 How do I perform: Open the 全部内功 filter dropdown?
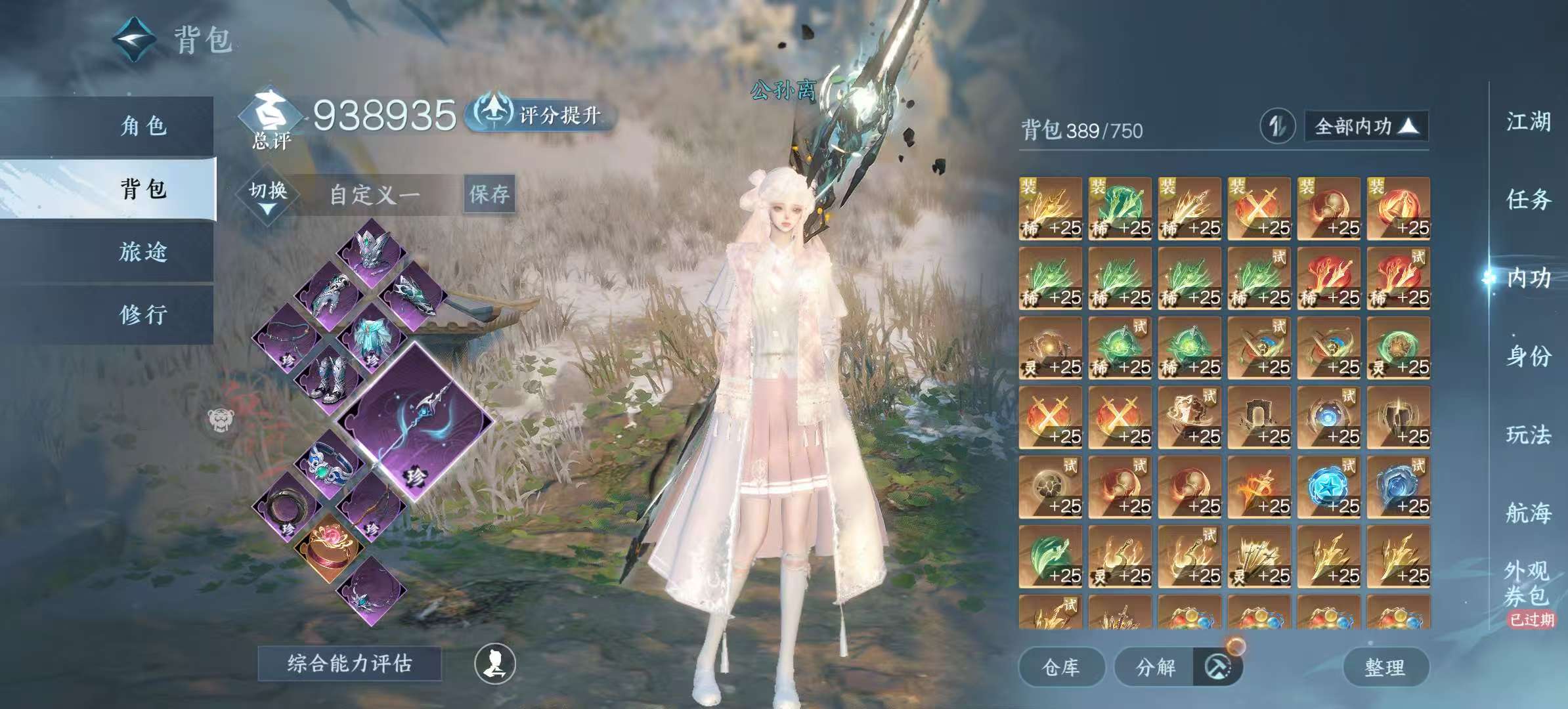1365,126
